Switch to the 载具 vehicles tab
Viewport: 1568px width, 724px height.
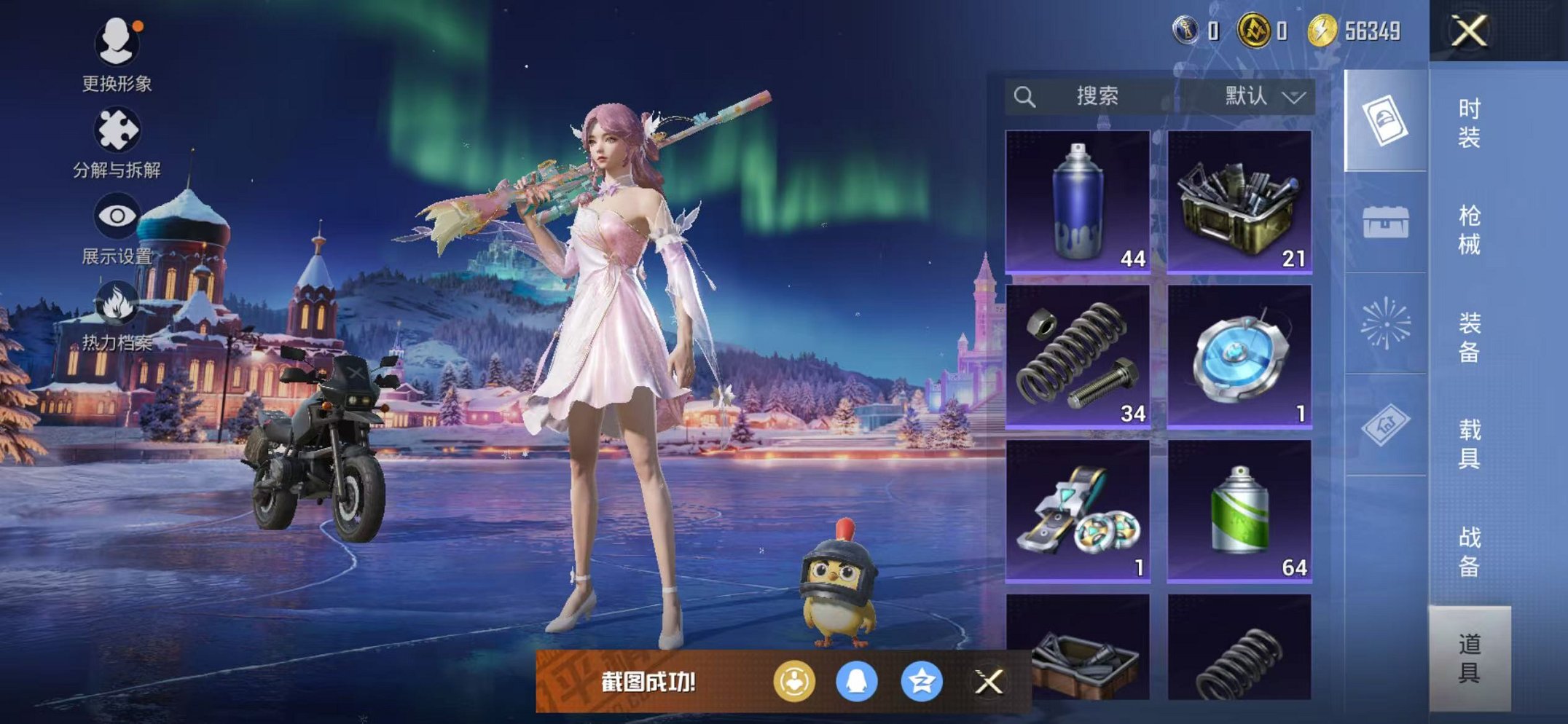tap(1469, 444)
